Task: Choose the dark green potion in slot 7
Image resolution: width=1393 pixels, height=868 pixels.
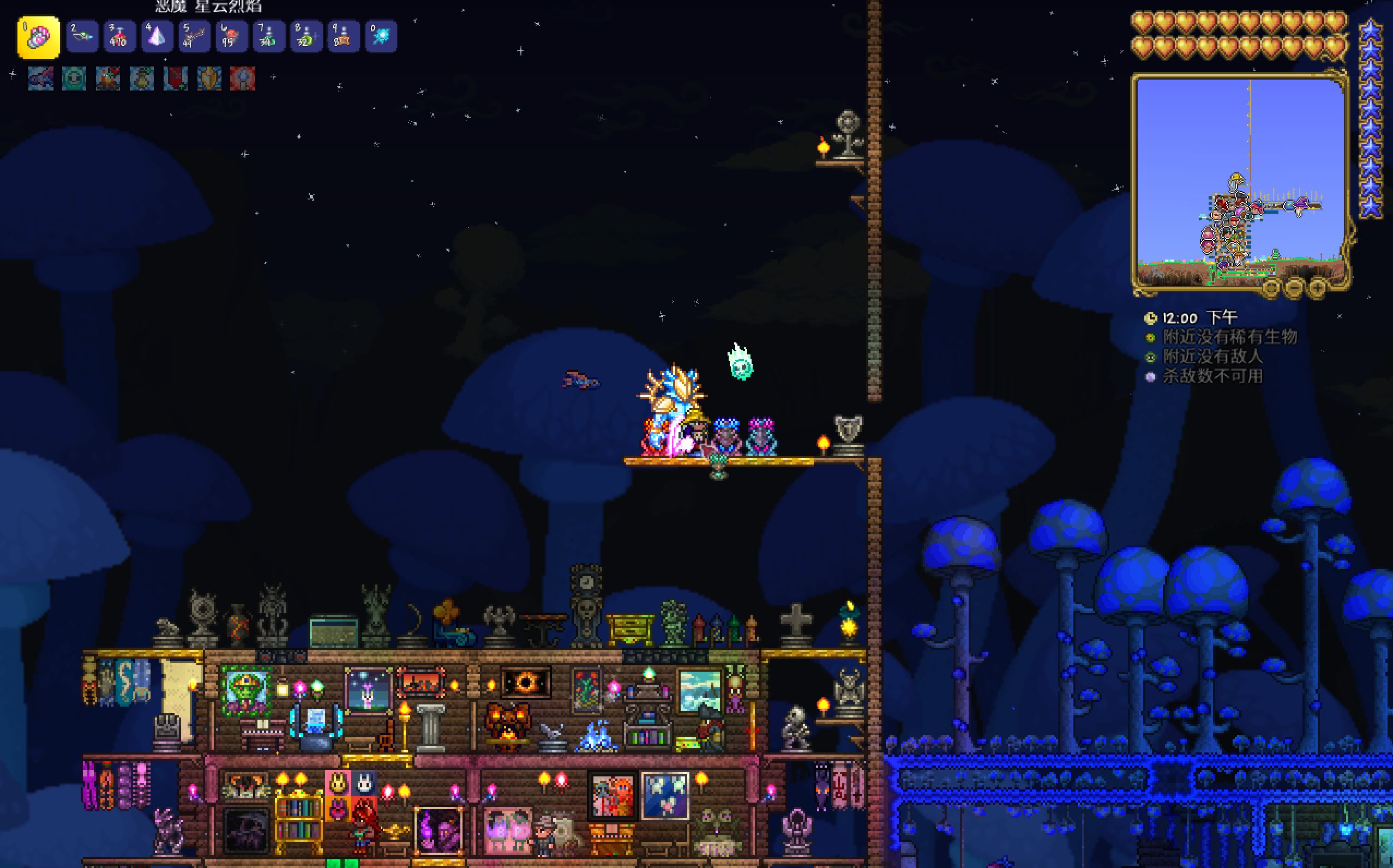Action: 269,37
